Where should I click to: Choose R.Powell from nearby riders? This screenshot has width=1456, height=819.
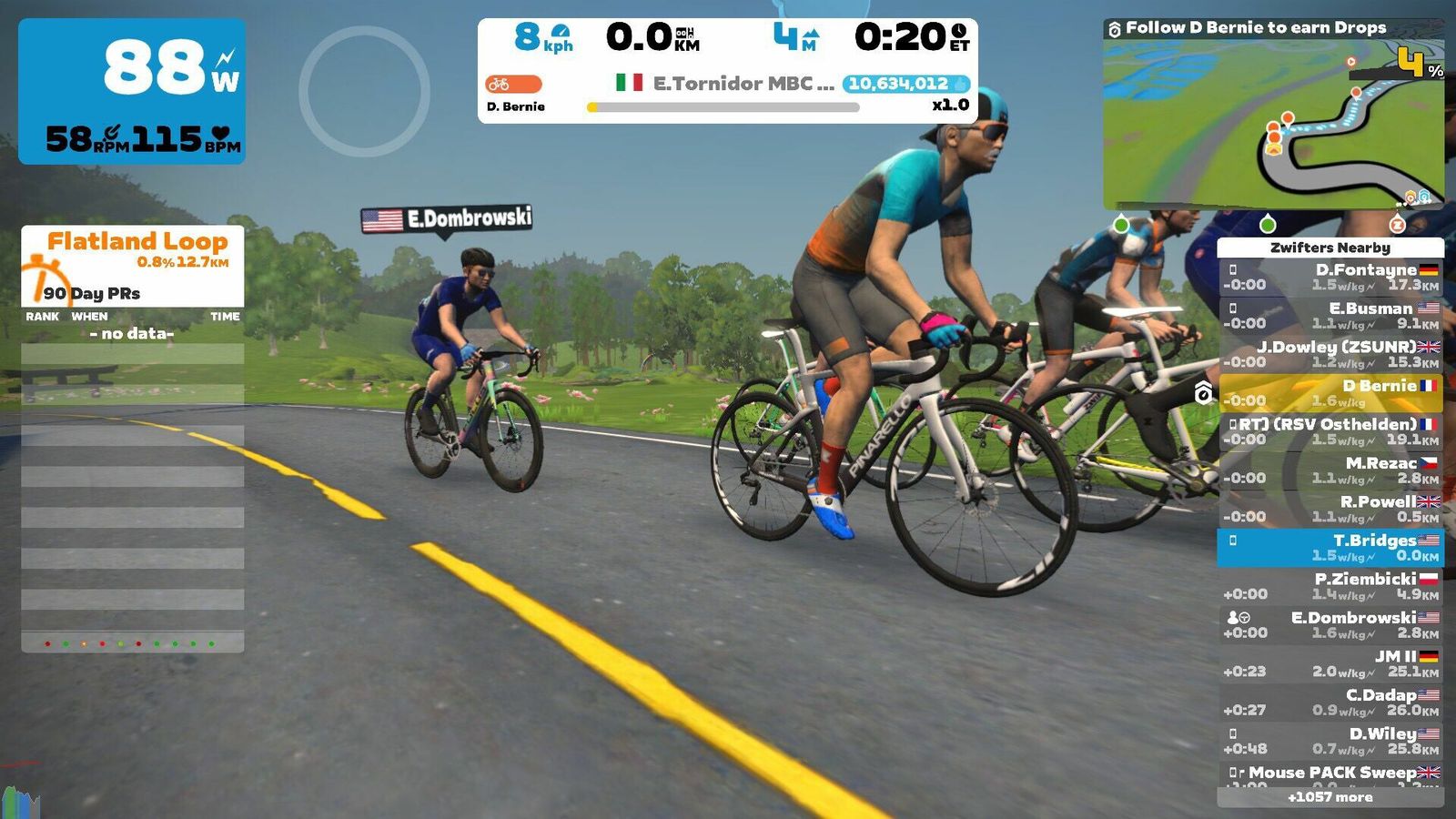click(1330, 509)
